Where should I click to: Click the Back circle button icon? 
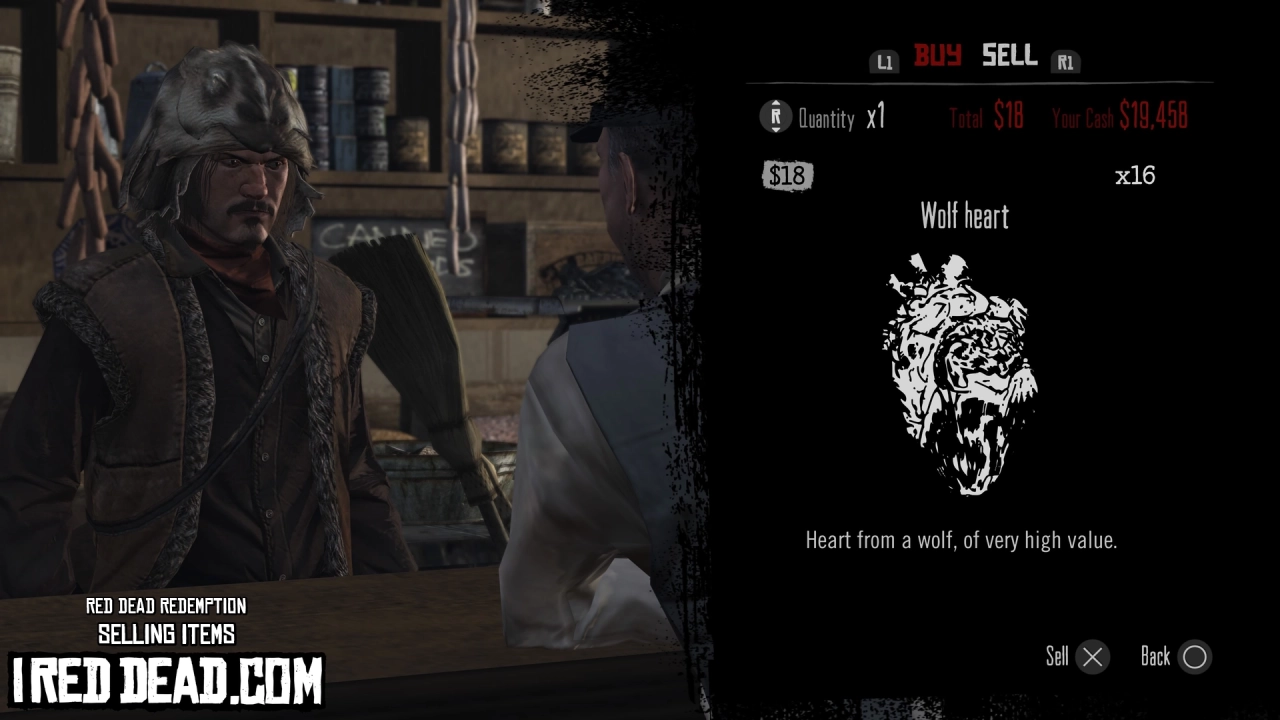coord(1194,657)
